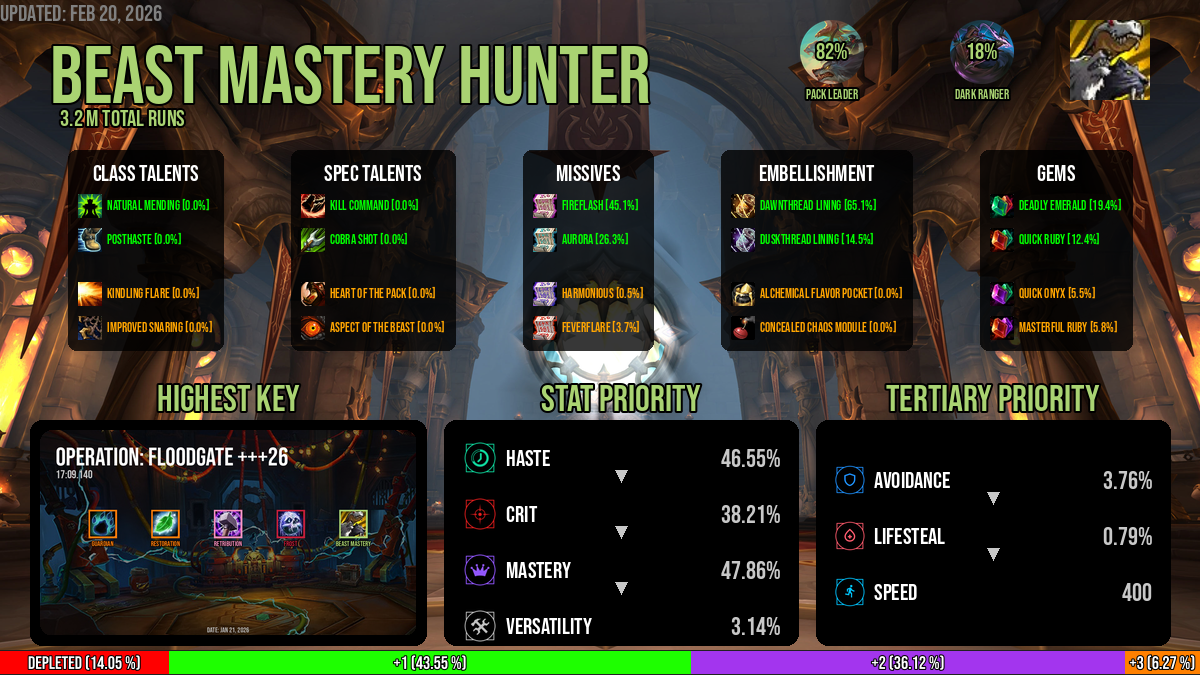Select the Posthaste boot icon
This screenshot has width=1200, height=675.
[90, 240]
